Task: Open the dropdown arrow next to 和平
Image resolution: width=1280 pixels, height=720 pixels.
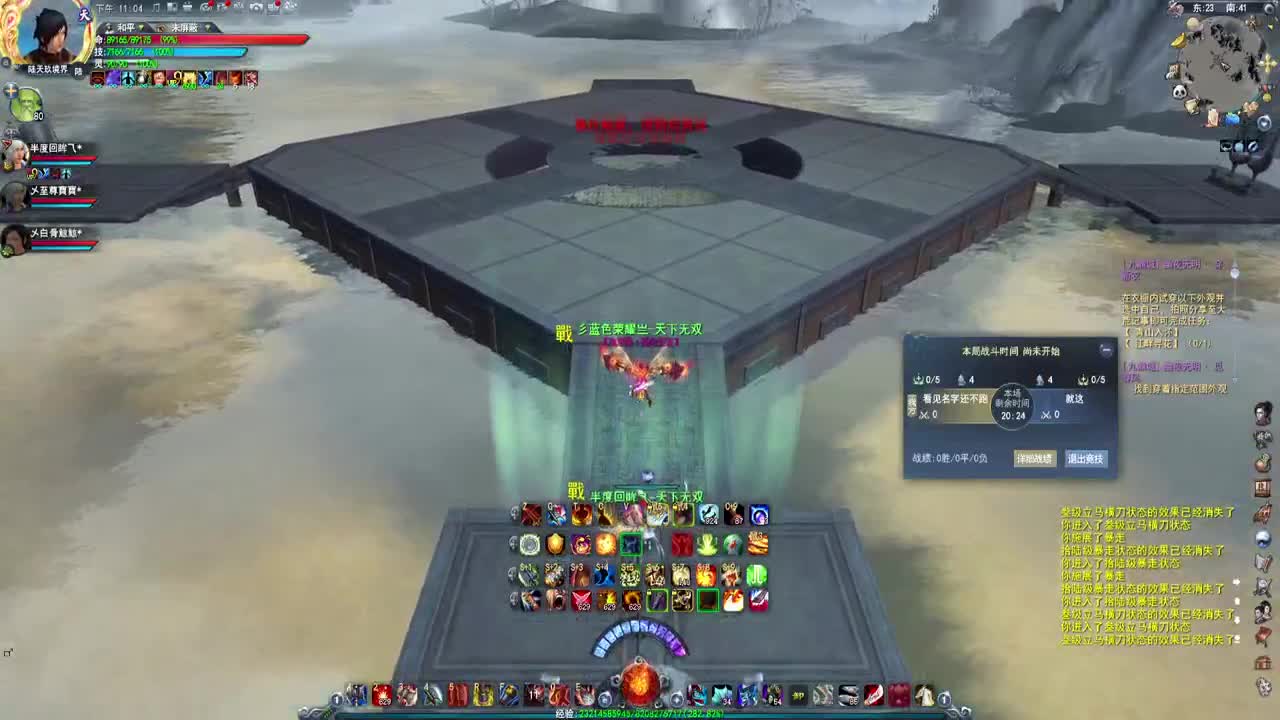Action: tap(142, 27)
